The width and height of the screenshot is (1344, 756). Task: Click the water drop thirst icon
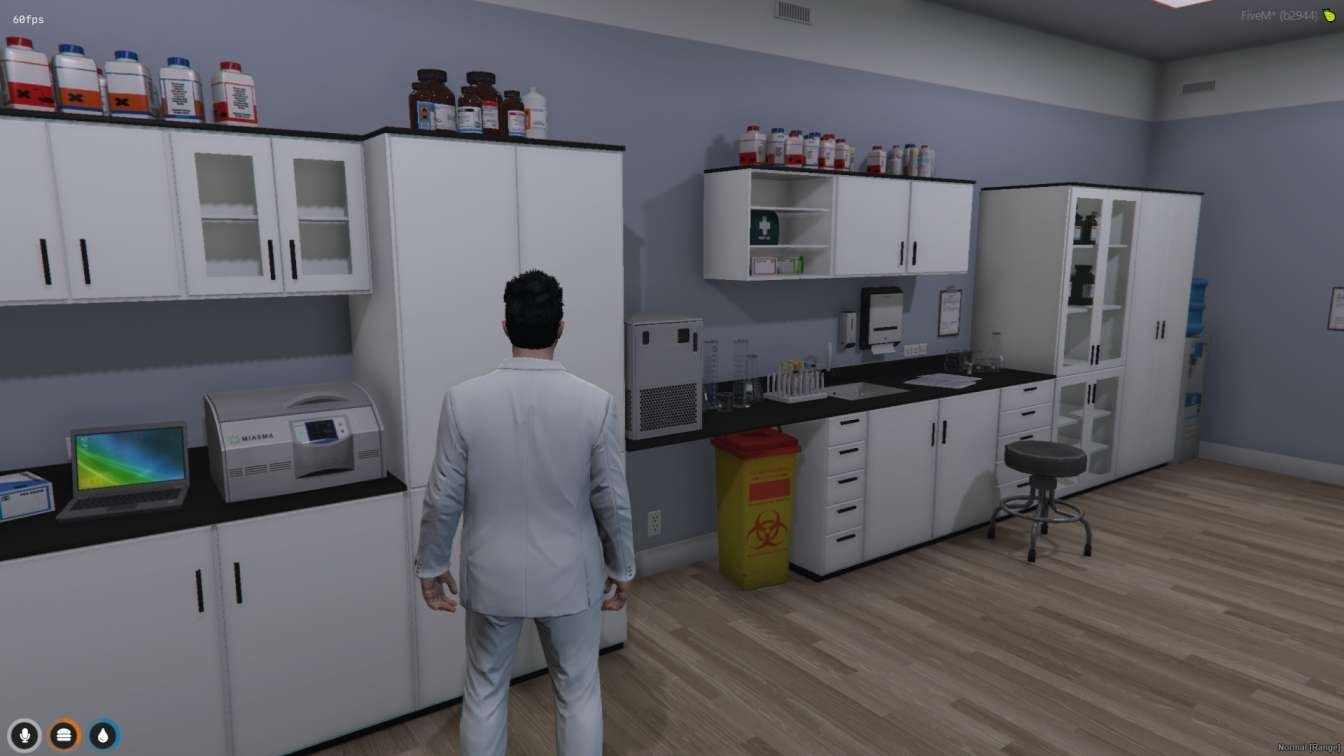[103, 735]
